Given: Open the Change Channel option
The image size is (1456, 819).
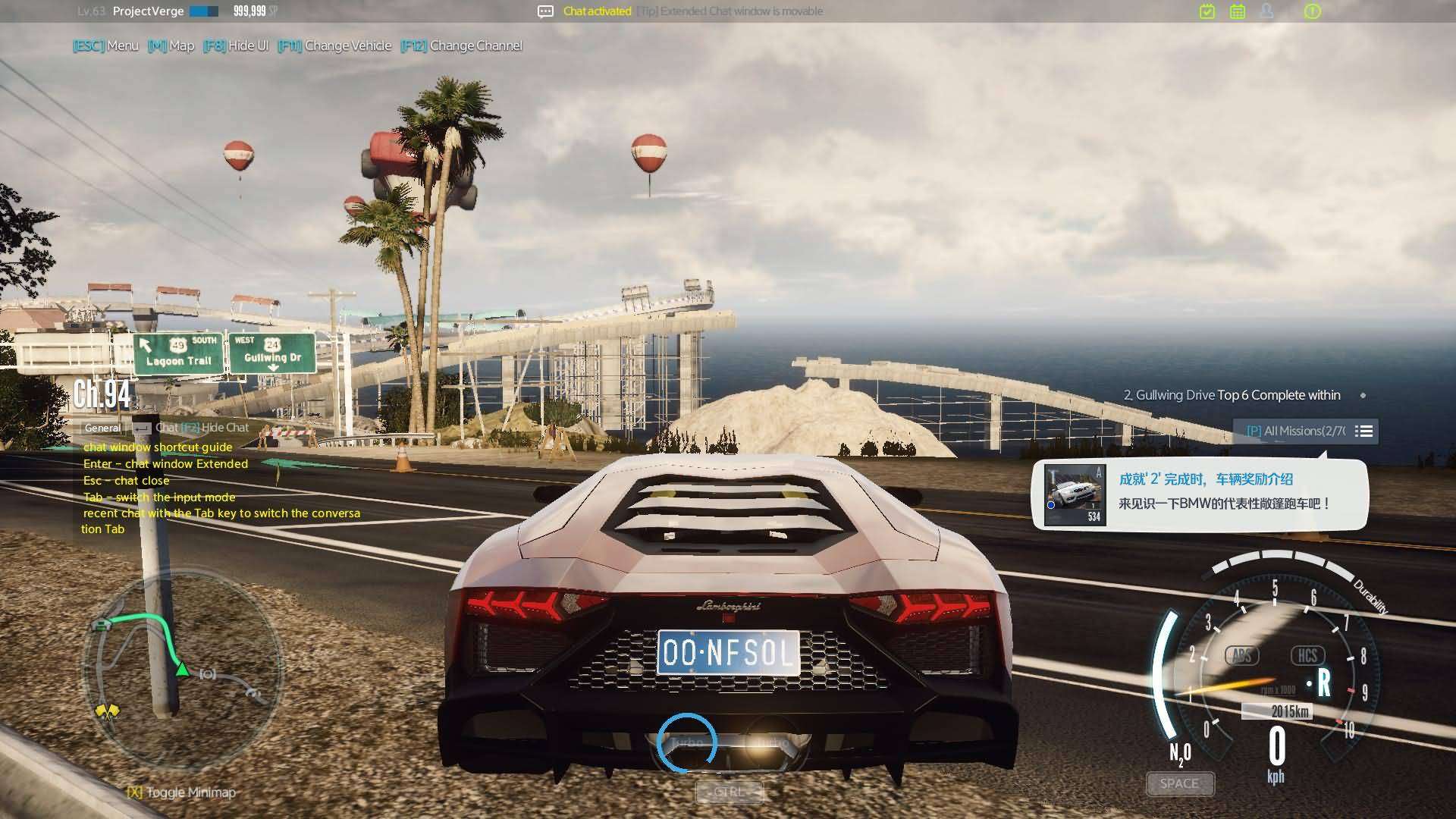Looking at the screenshot, I should pyautogui.click(x=461, y=45).
